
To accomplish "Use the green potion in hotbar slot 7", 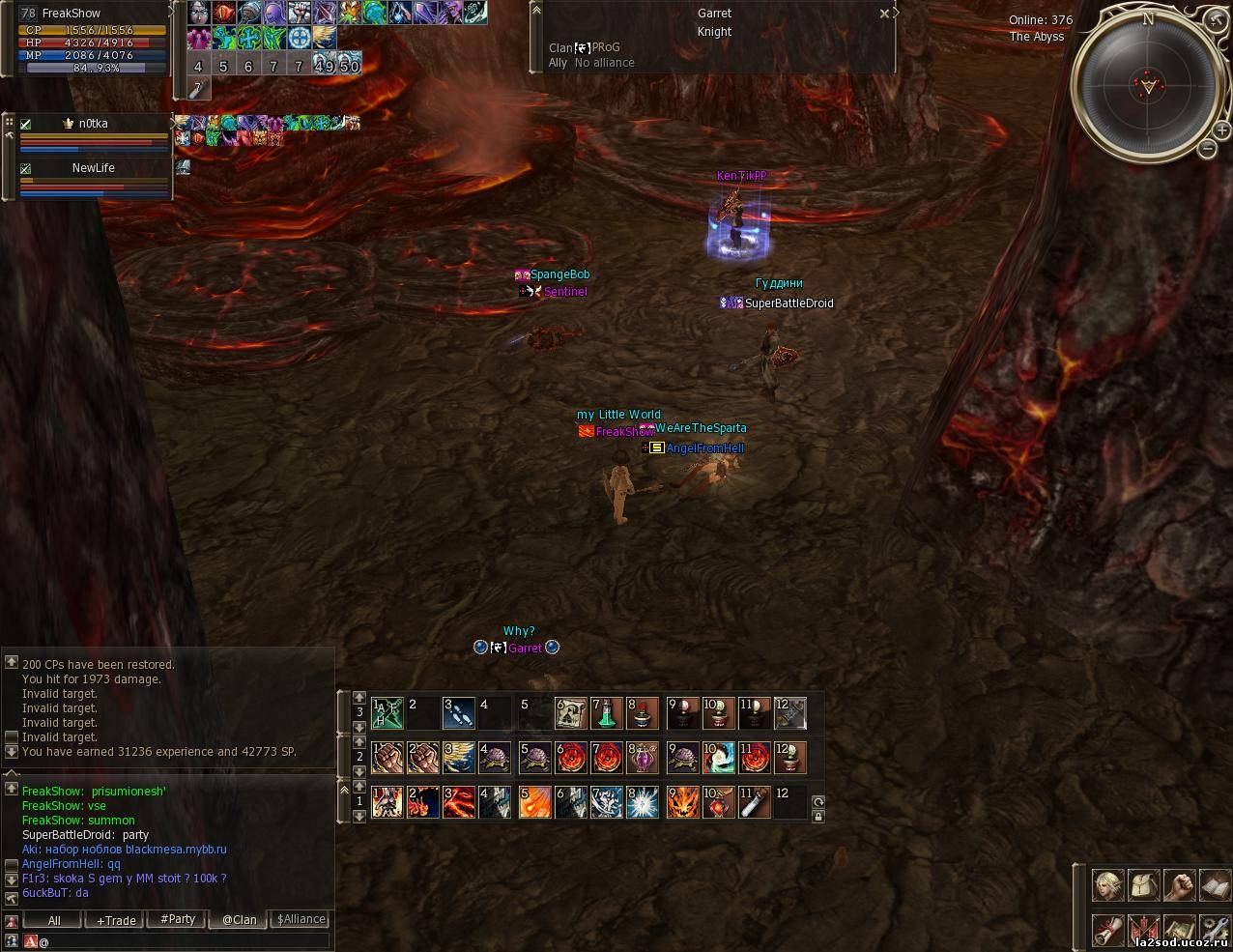I will click(x=606, y=713).
